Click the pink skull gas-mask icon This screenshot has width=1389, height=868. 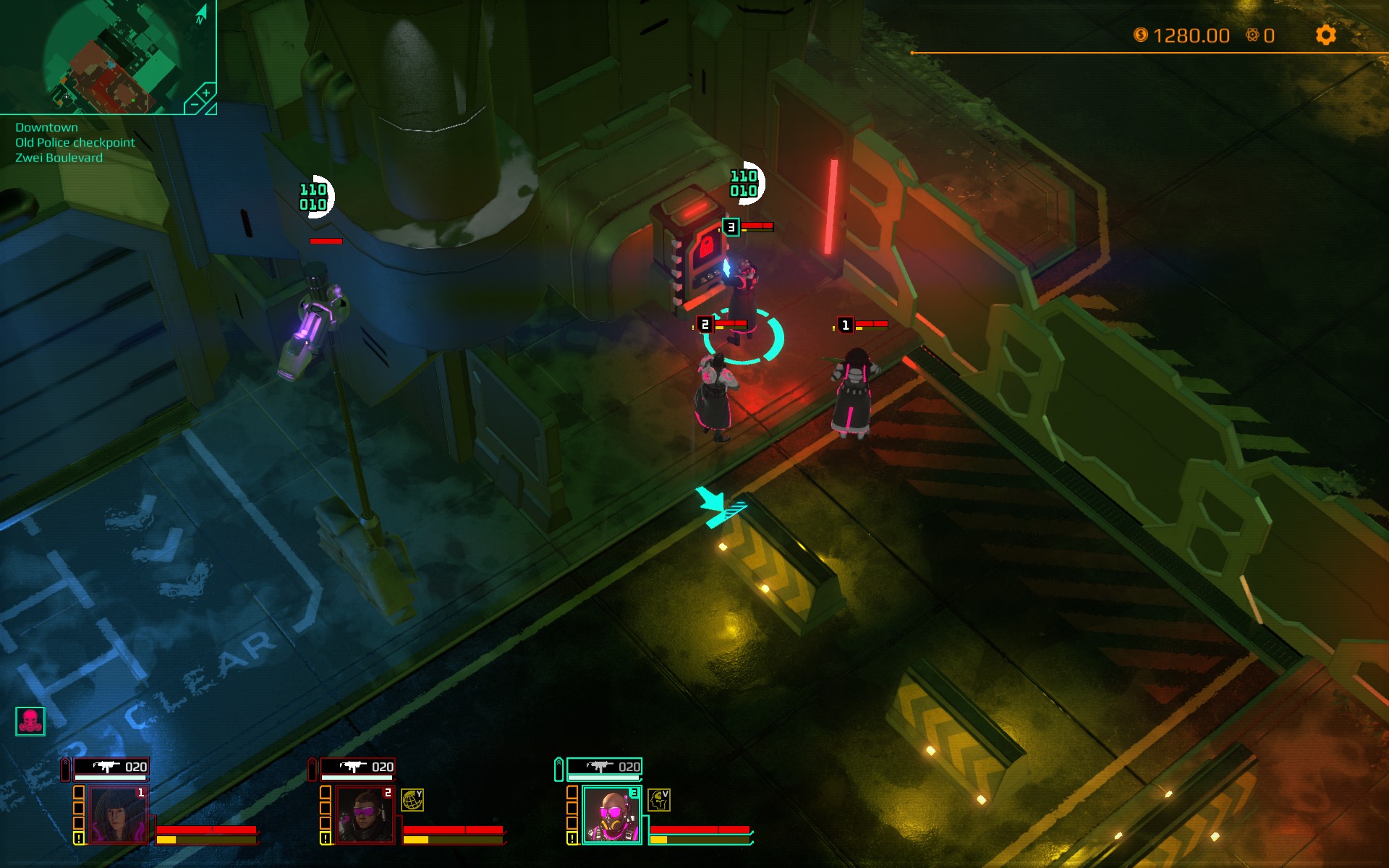click(30, 721)
